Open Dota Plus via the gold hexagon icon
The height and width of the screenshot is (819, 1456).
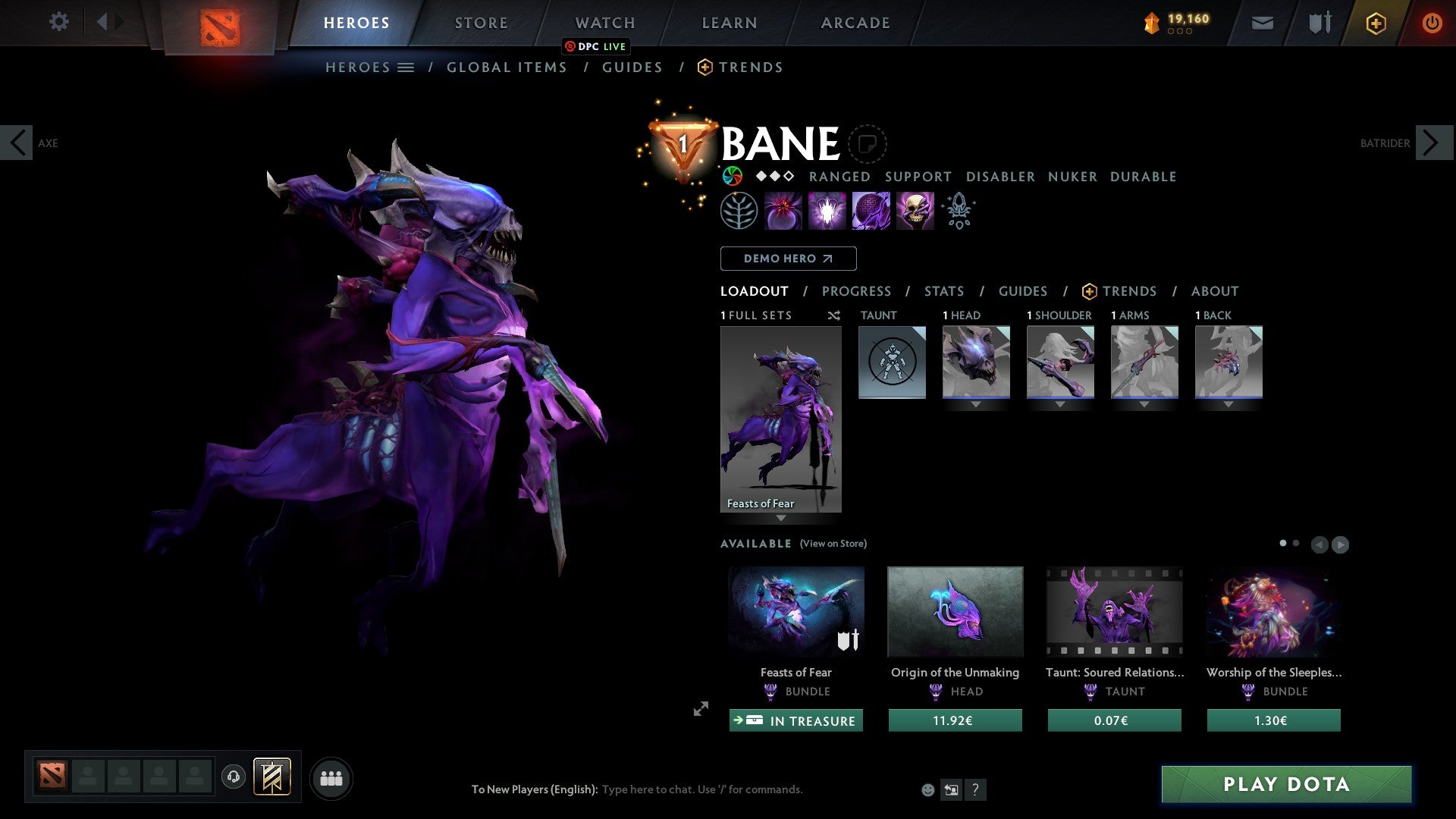[x=1376, y=23]
